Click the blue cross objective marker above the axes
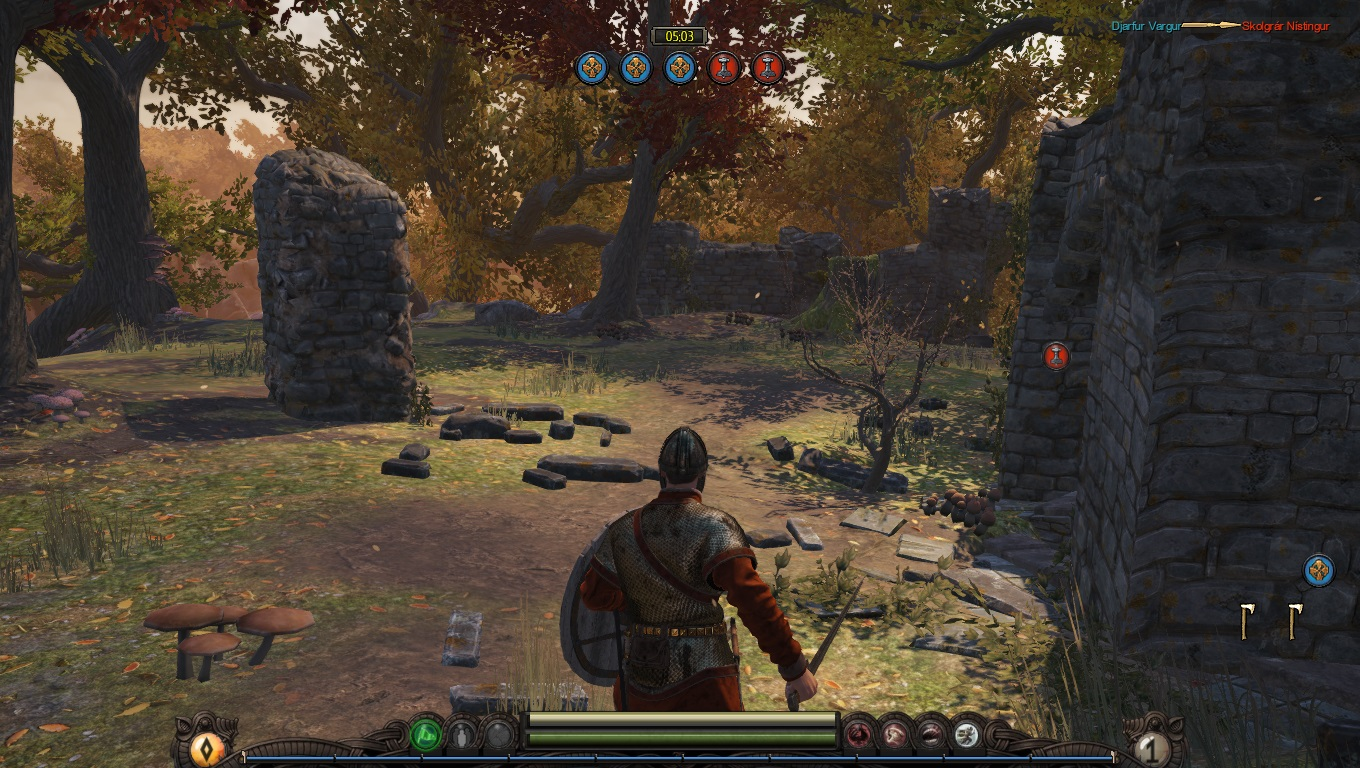Image resolution: width=1360 pixels, height=768 pixels. 1319,571
